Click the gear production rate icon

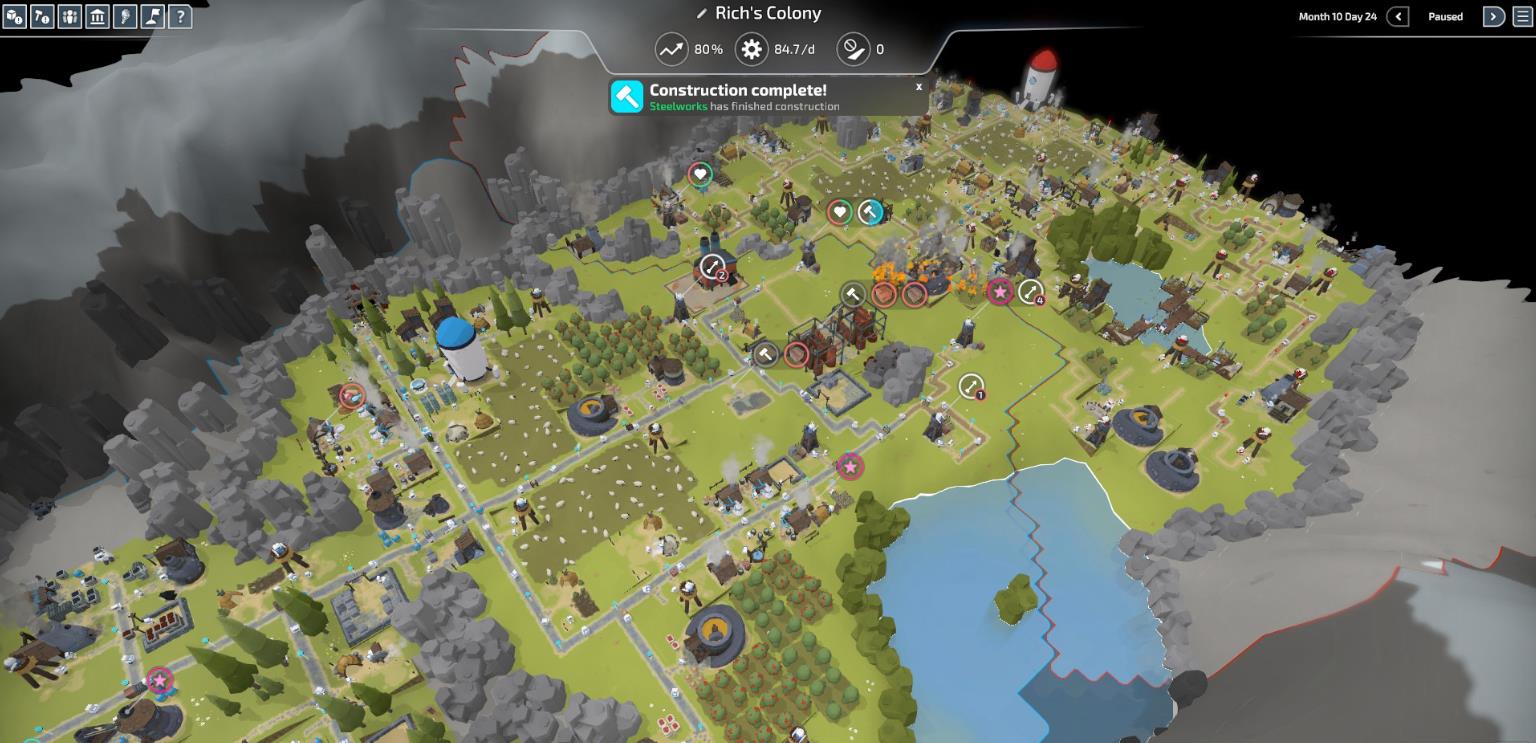click(751, 49)
